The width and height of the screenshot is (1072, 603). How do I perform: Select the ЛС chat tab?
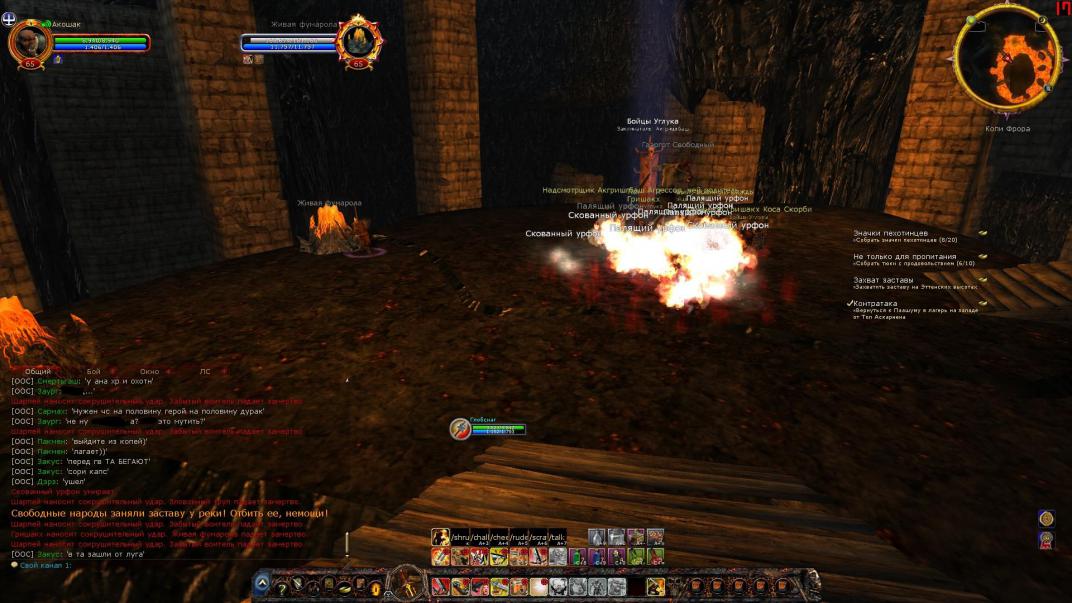click(205, 371)
